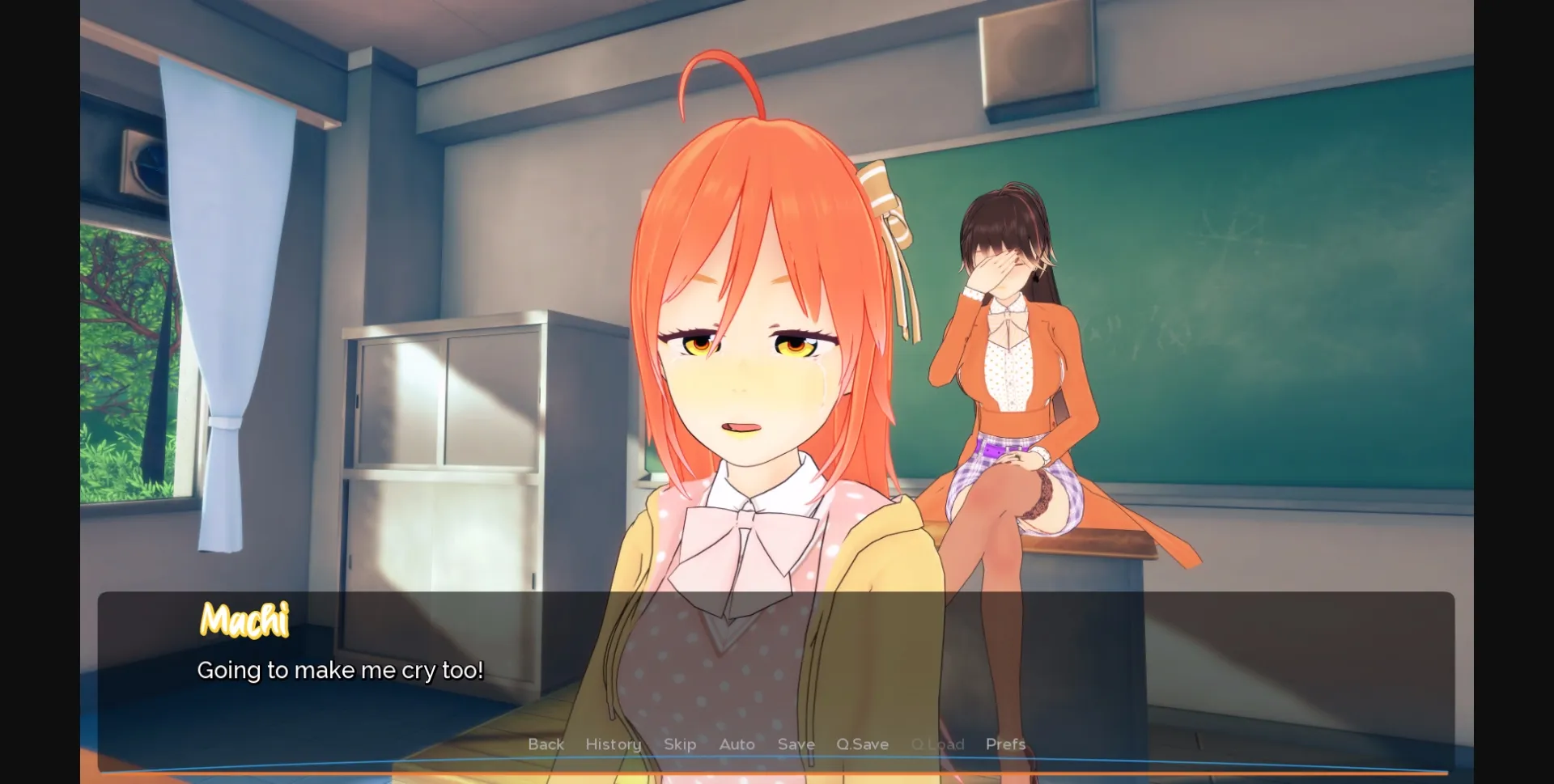
Task: Open the Prefs settings screen
Action: tap(1005, 744)
